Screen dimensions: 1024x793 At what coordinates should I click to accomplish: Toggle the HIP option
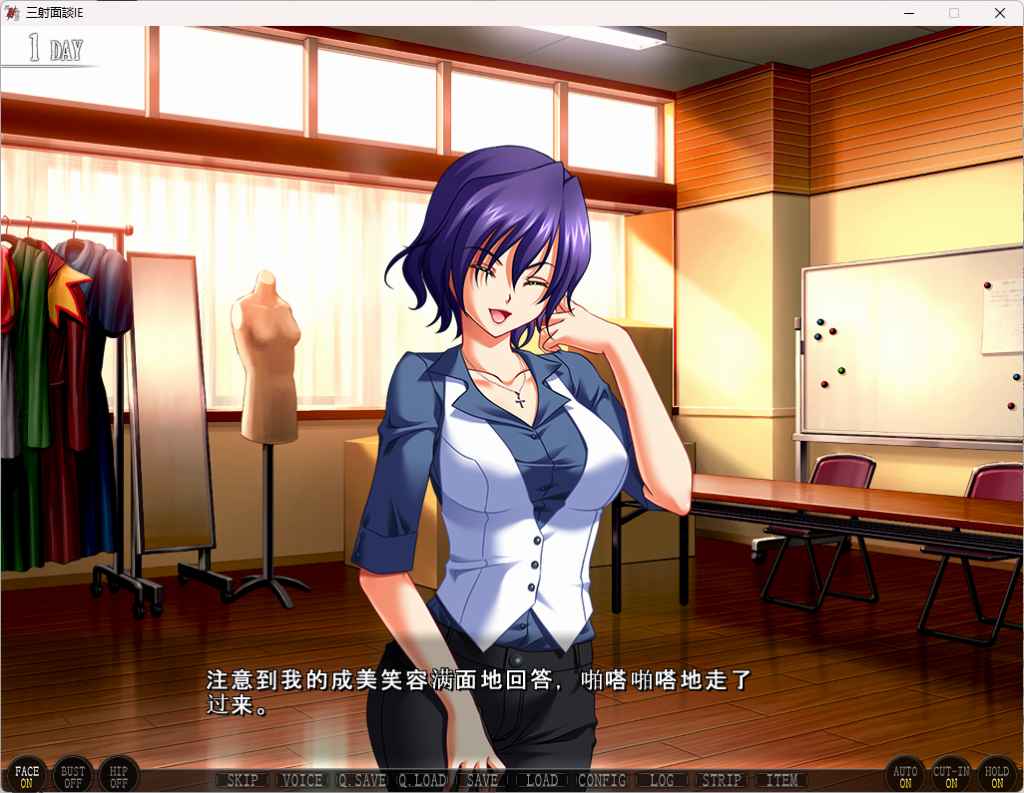119,775
